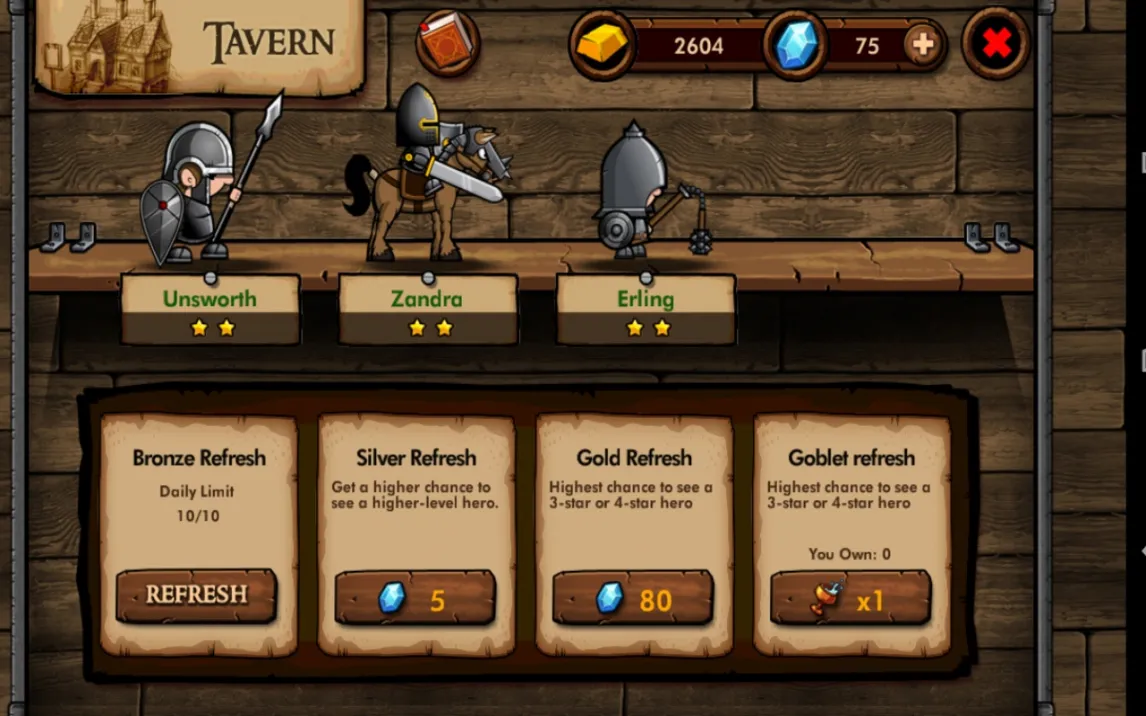Image resolution: width=1146 pixels, height=716 pixels.
Task: Buy Gold Refresh for 80 gems
Action: tap(633, 599)
